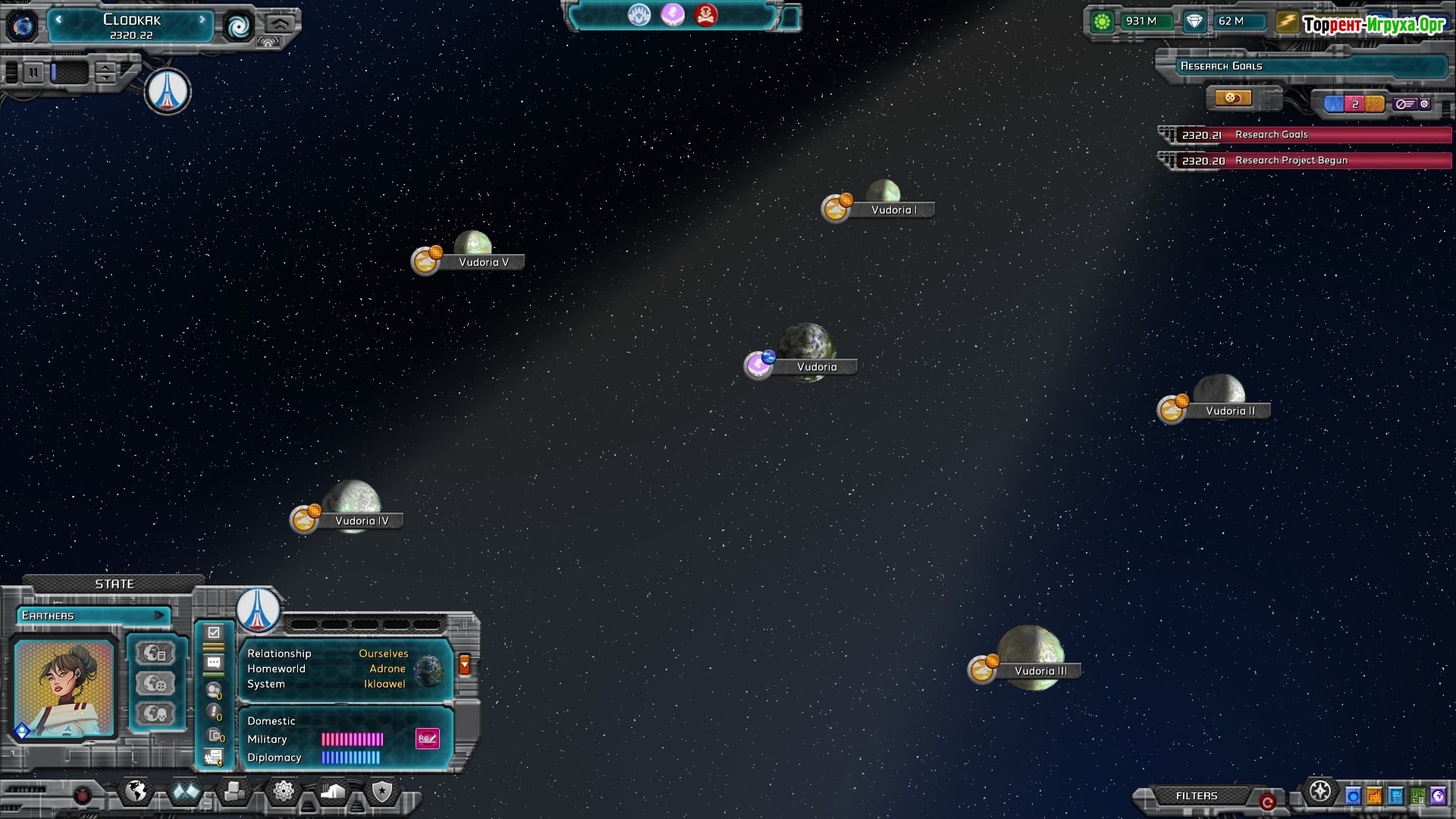Open the Earthers faction selector
Viewport: 1456px width, 819px height.
click(93, 616)
